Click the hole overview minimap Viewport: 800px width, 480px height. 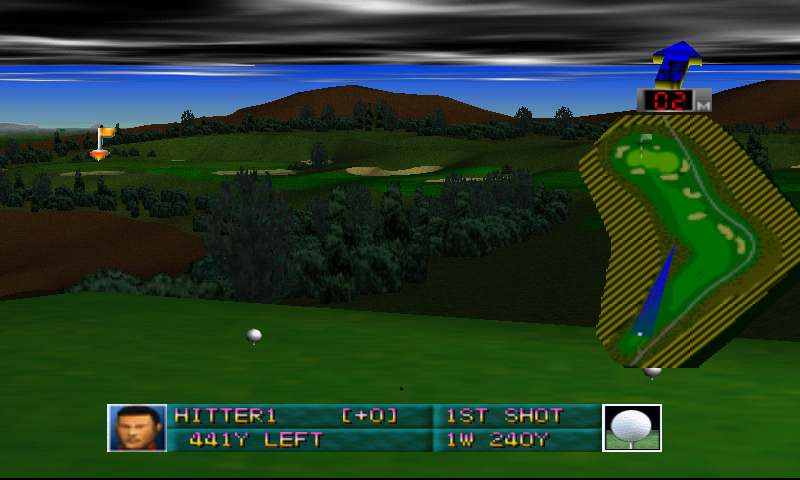tap(680, 240)
